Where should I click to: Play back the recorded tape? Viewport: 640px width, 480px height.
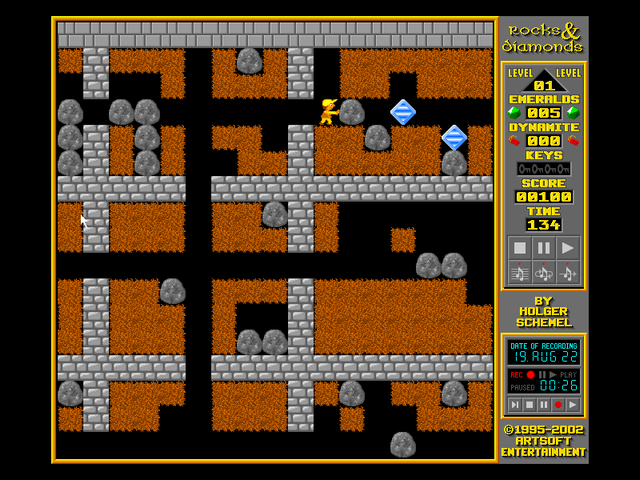coord(572,404)
